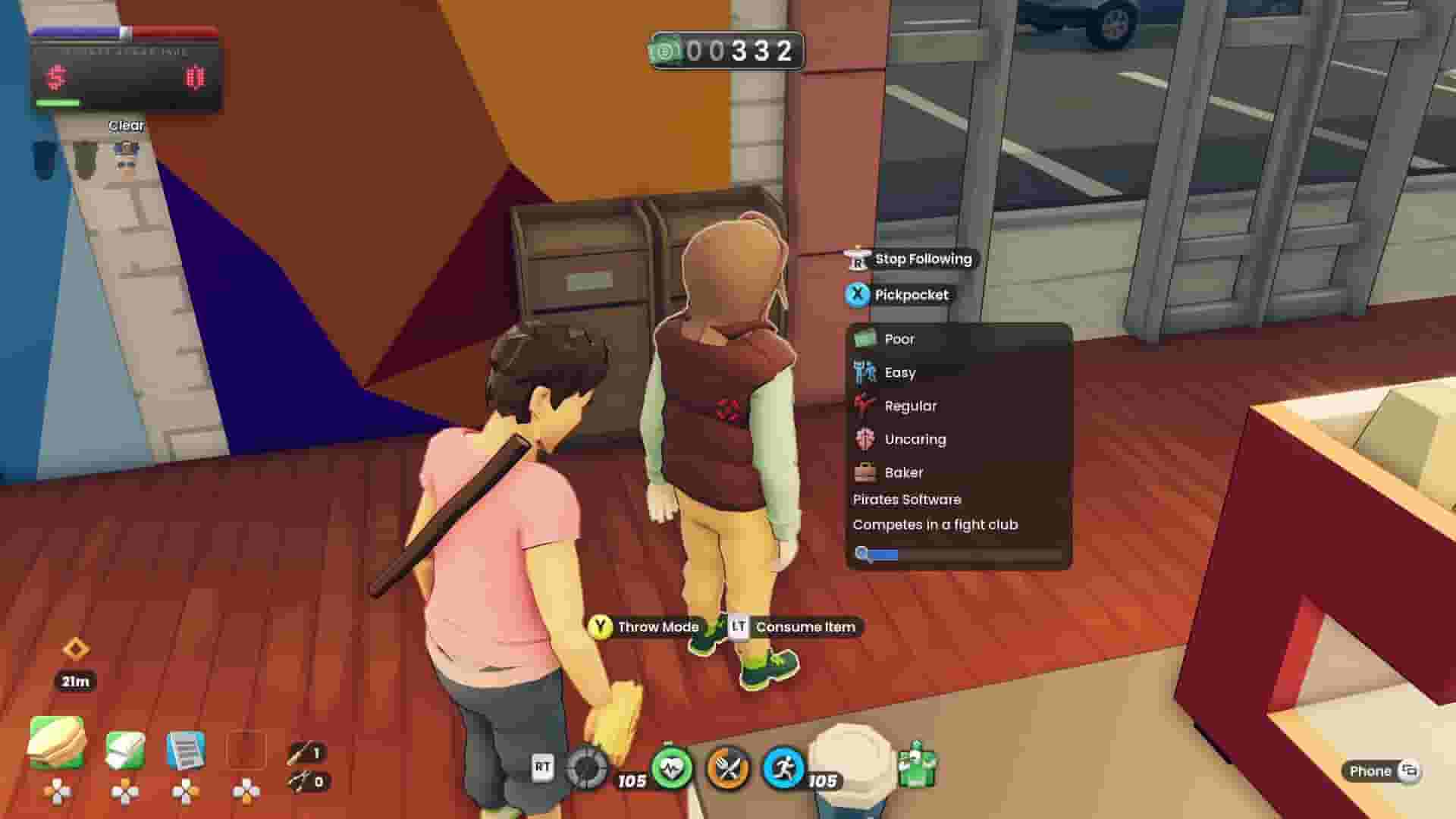This screenshot has height=819, width=1456.
Task: Click the green health heart stat icon
Action: (673, 768)
